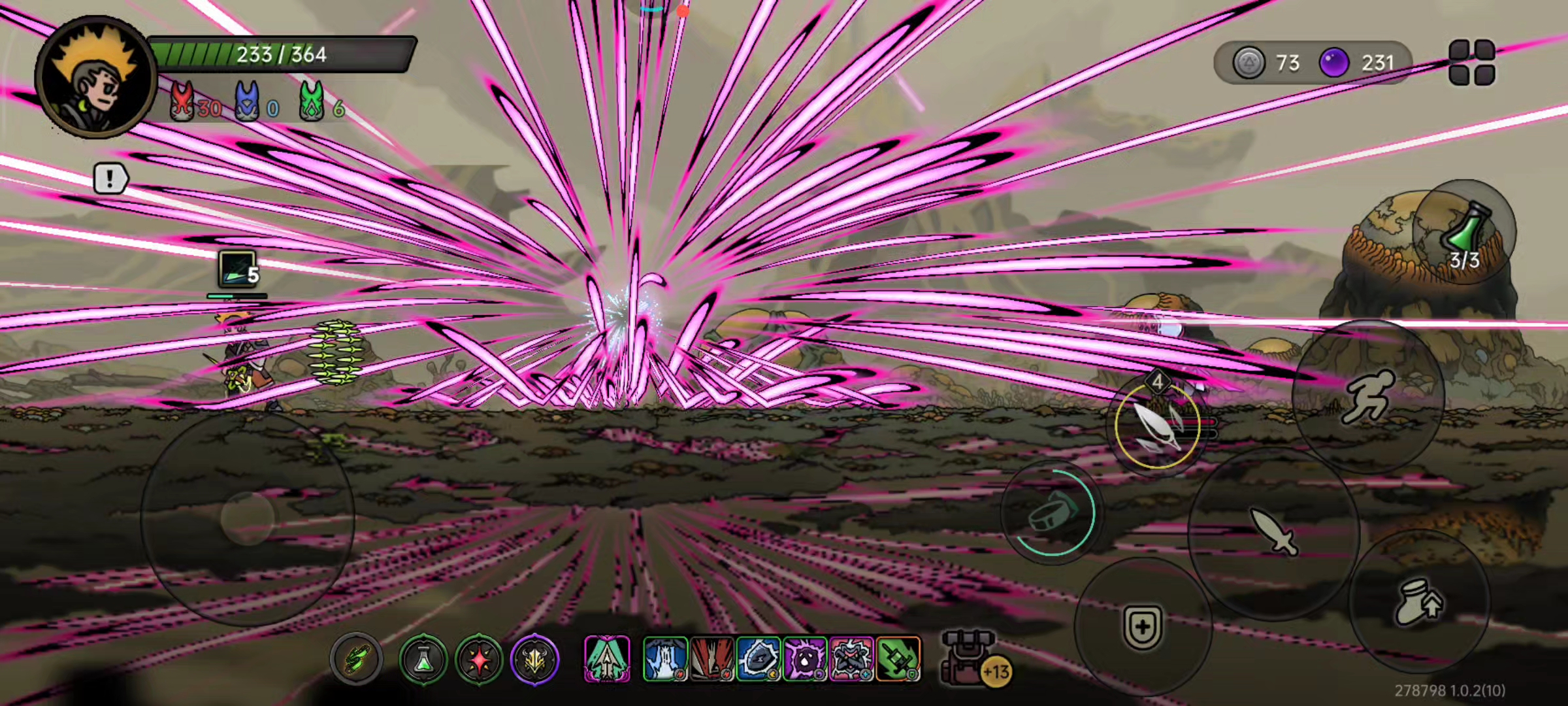Choose the purple ghost skill card
The height and width of the screenshot is (706, 1568).
[x=805, y=659]
